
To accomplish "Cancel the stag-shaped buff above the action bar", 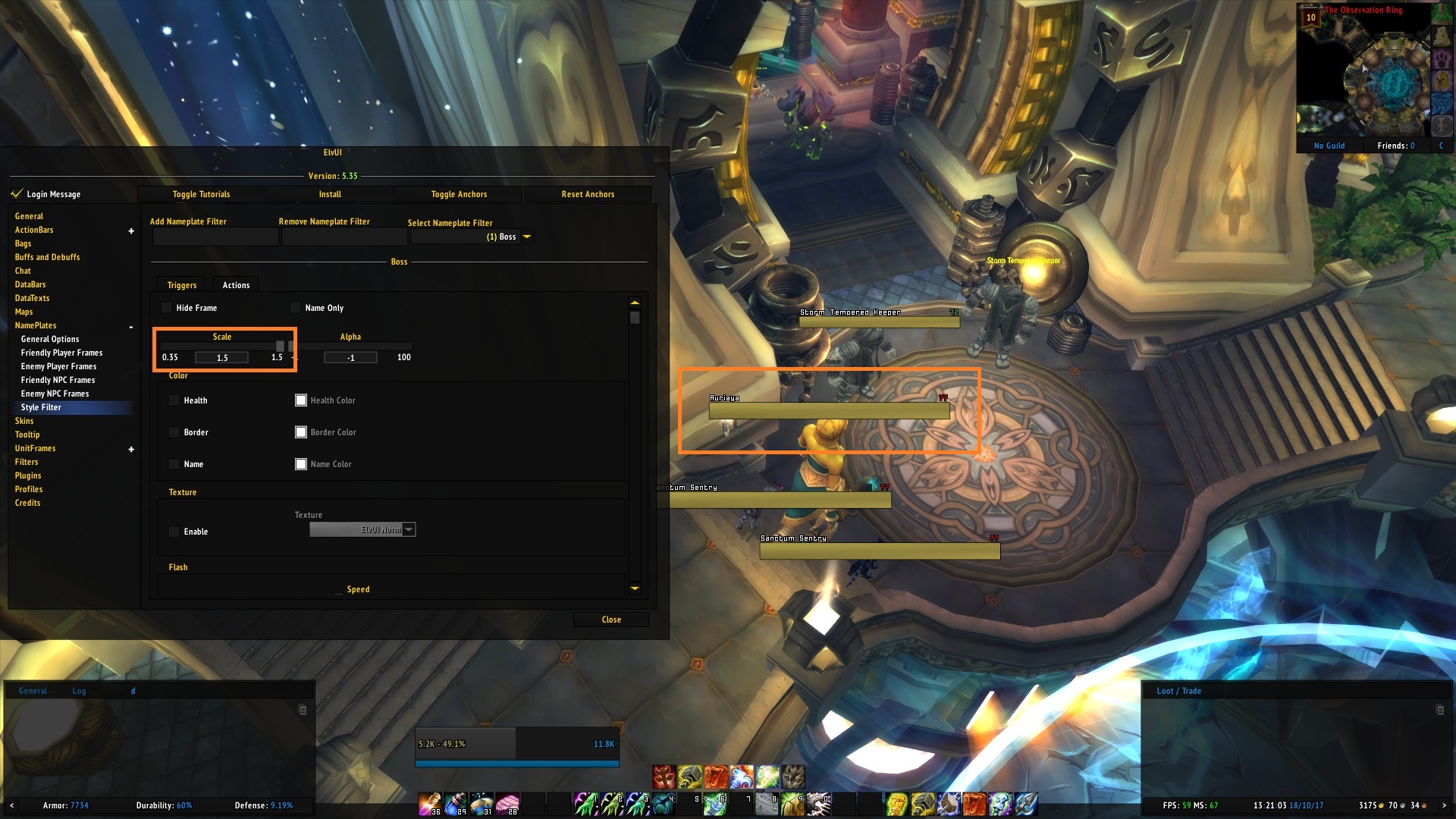I will 664,777.
